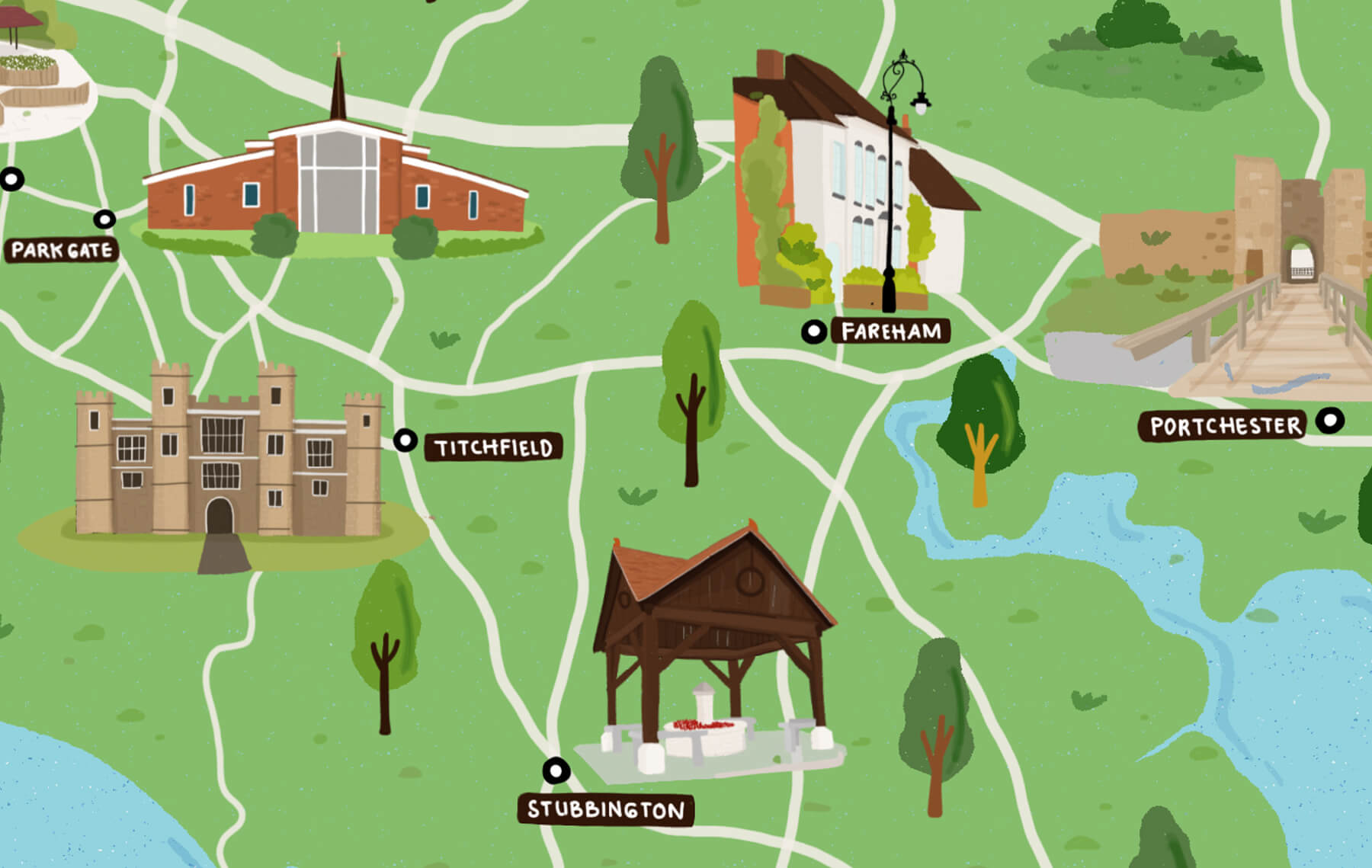This screenshot has width=1372, height=868.
Task: Choose the map pin dot above Stubbington
Action: pyautogui.click(x=556, y=770)
